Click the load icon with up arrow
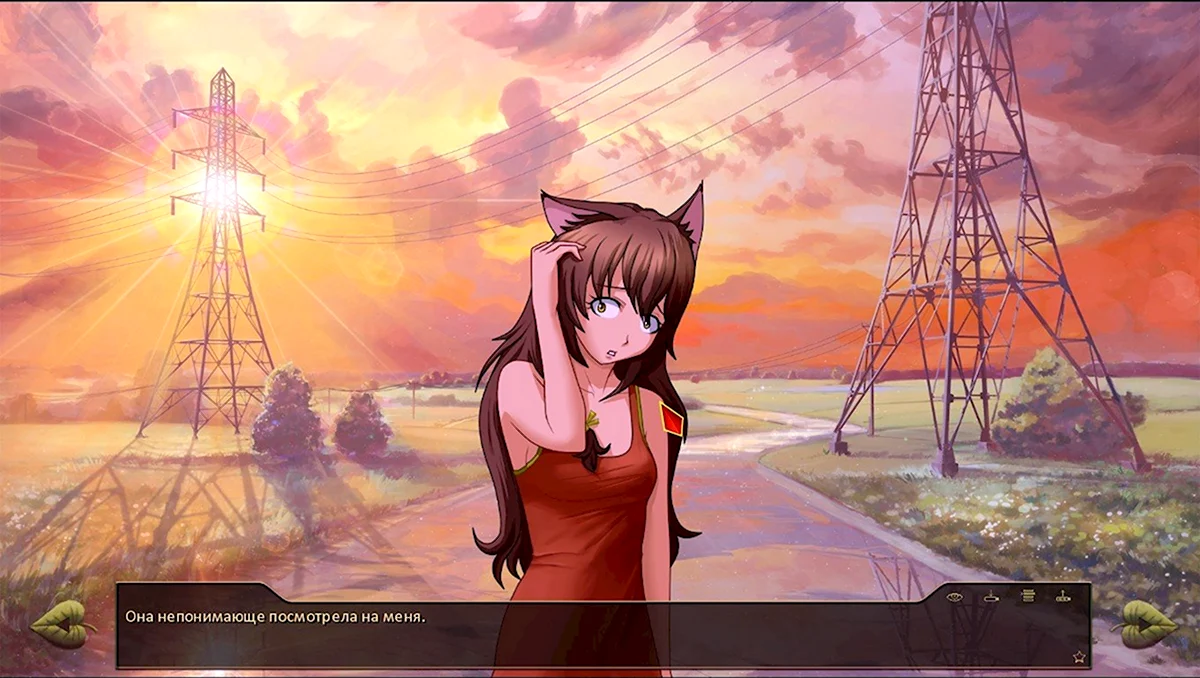 pyautogui.click(x=1063, y=597)
